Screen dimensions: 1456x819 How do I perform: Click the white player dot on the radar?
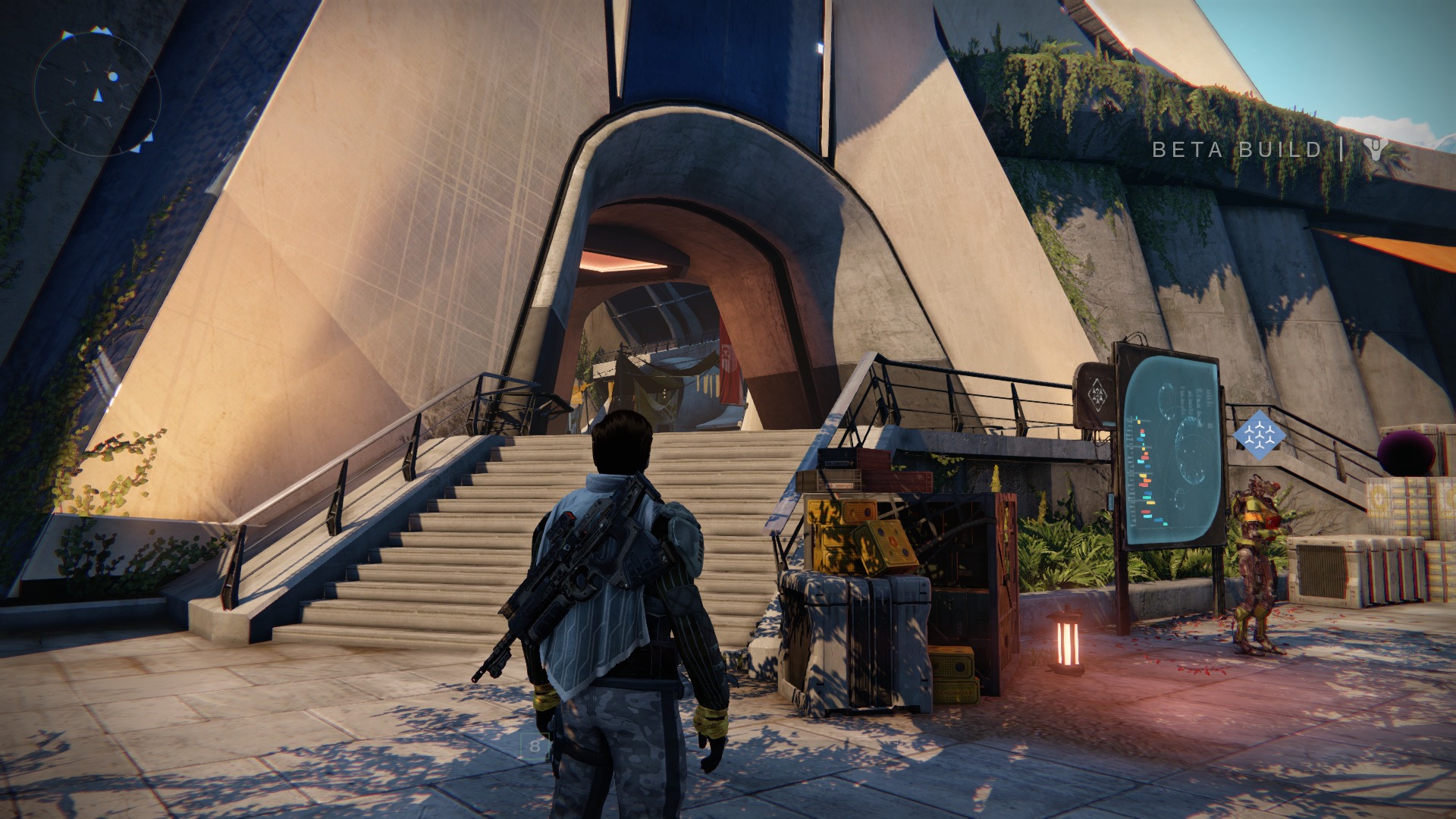coord(113,76)
